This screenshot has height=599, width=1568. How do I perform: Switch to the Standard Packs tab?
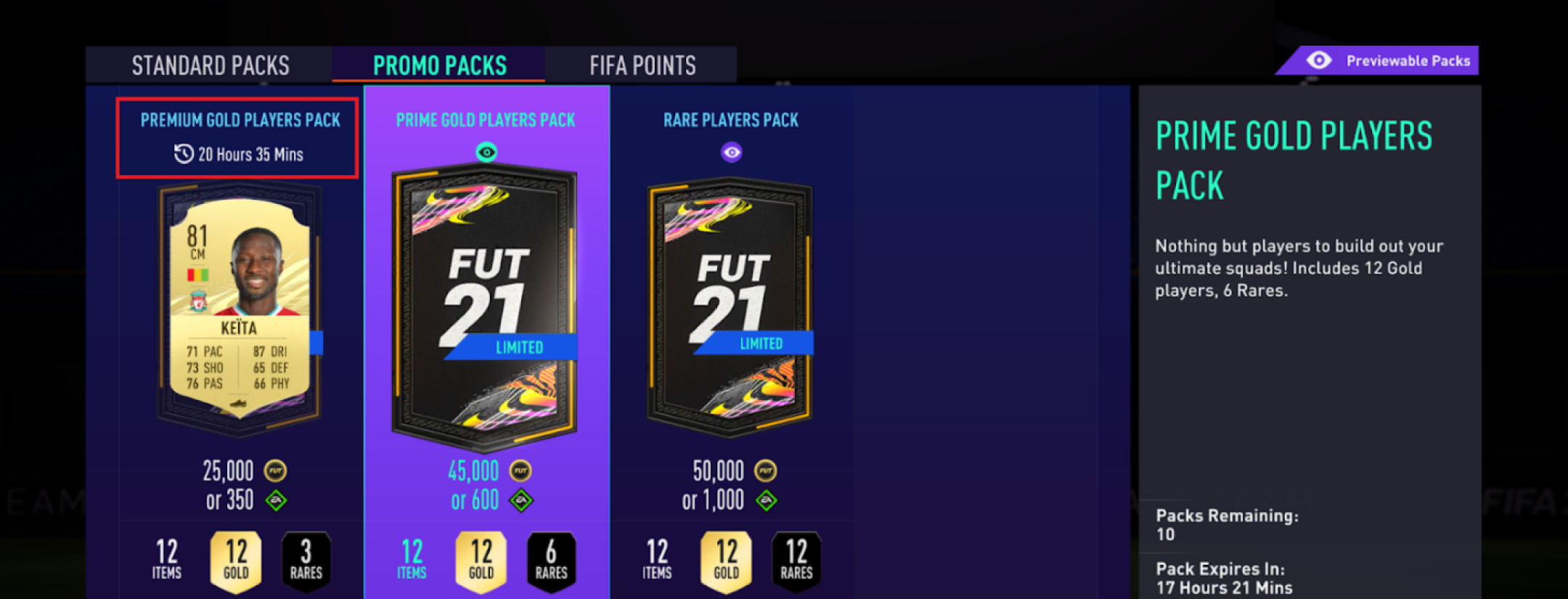210,65
